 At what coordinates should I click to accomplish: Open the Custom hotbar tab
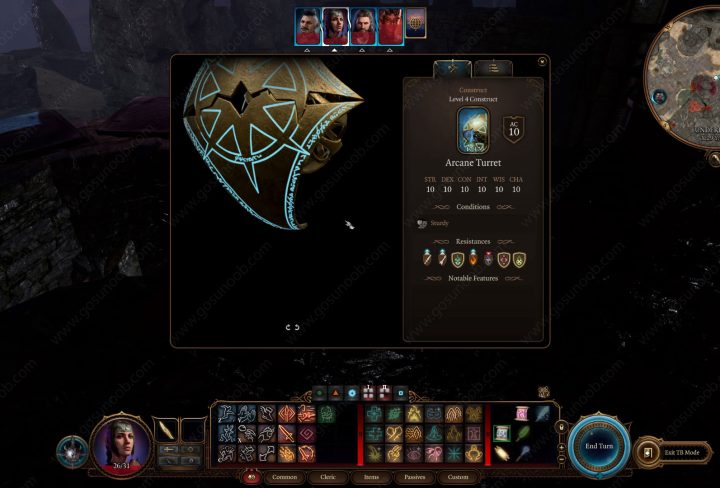pyautogui.click(x=457, y=477)
